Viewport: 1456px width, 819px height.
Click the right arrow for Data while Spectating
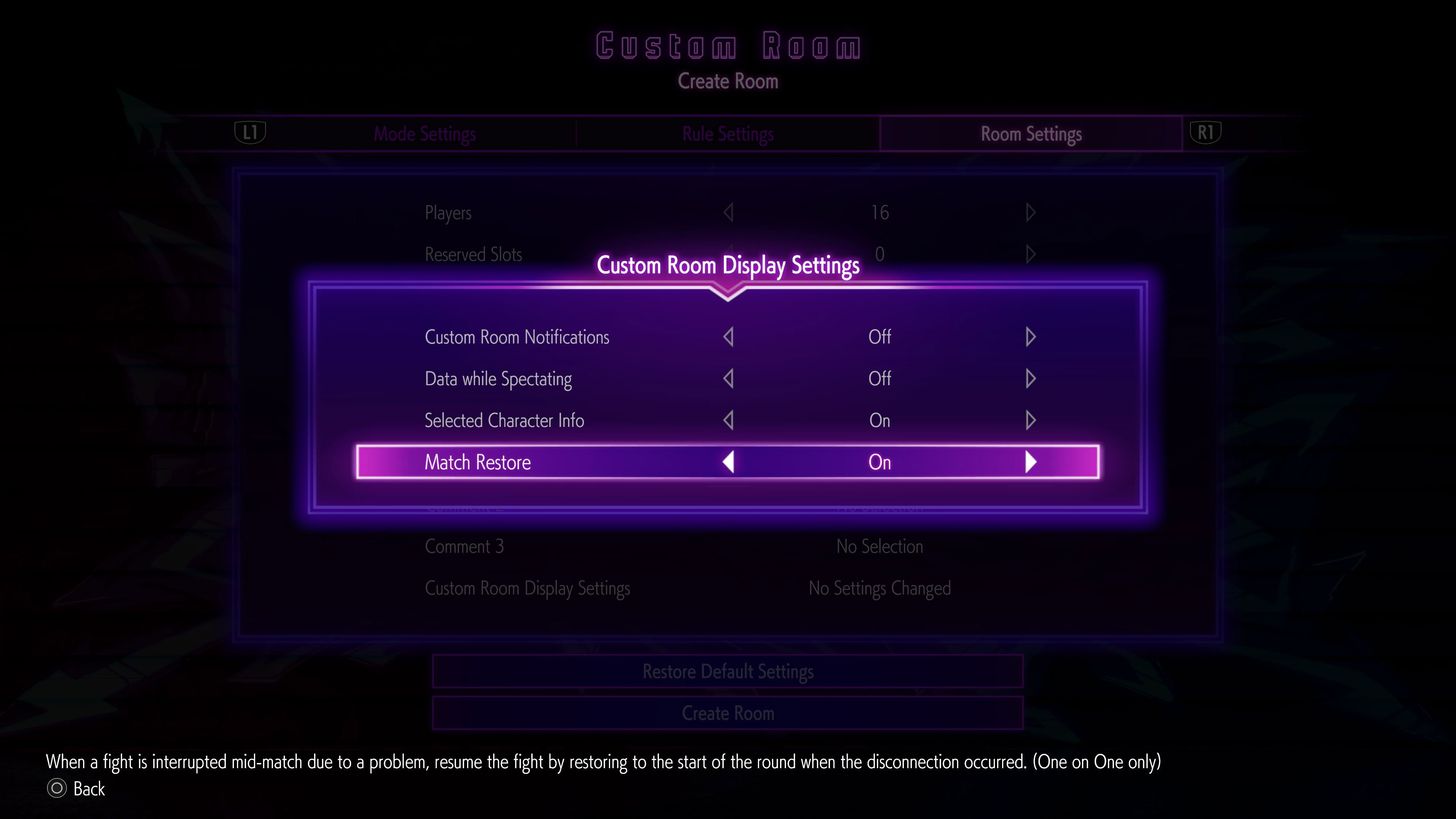(x=1031, y=379)
